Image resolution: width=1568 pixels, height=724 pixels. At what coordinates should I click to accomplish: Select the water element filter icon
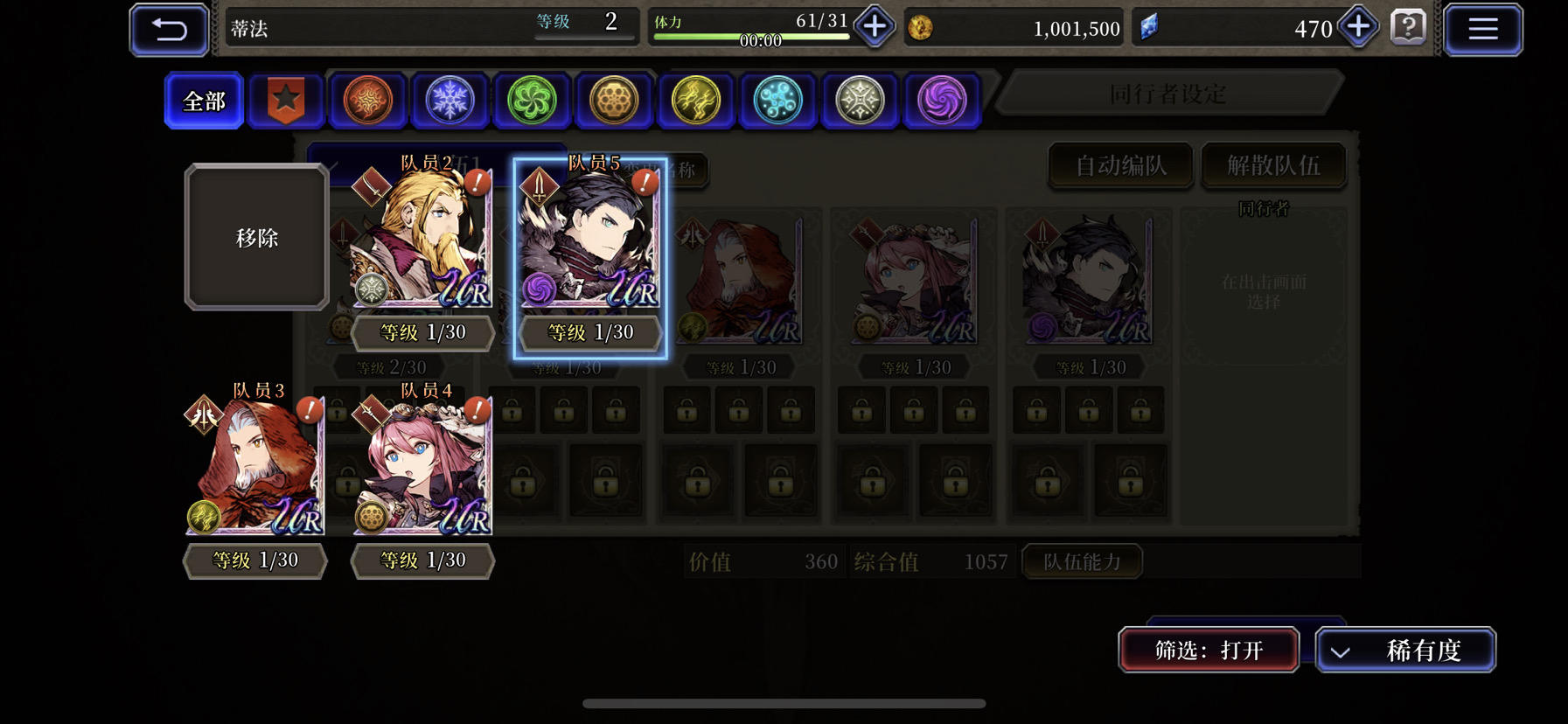(777, 100)
